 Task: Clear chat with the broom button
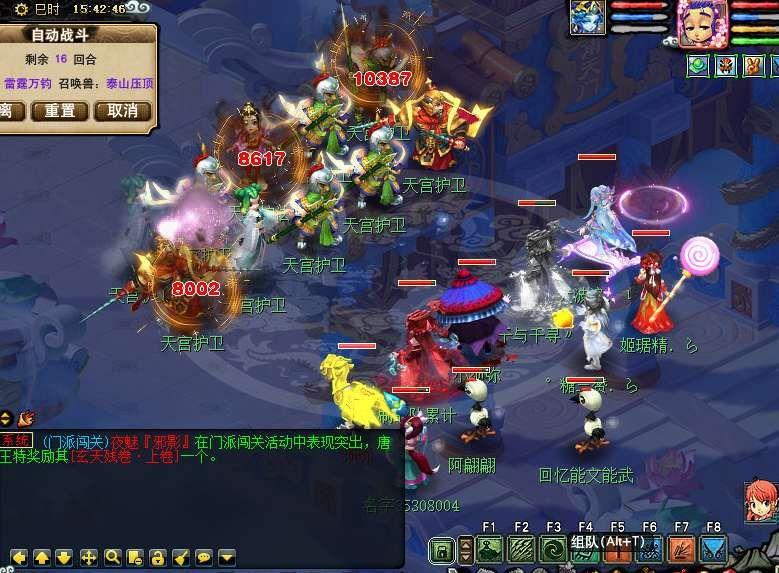181,557
